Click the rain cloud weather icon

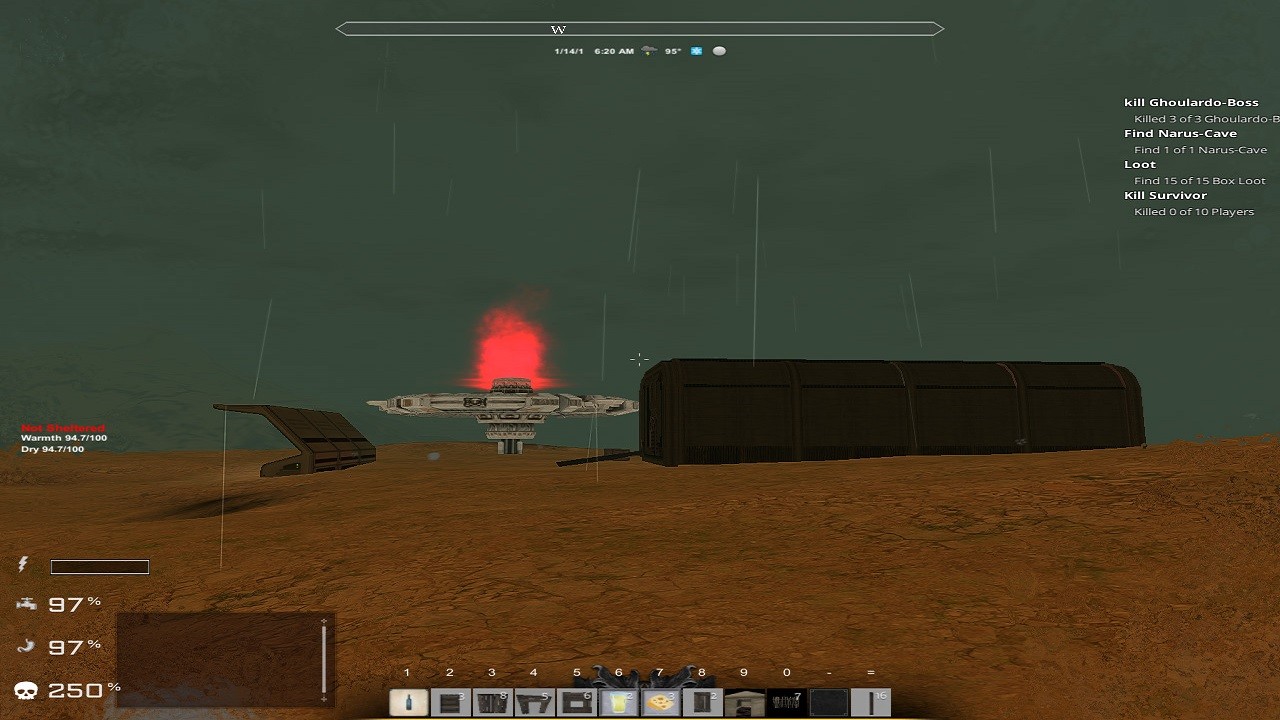[x=648, y=50]
